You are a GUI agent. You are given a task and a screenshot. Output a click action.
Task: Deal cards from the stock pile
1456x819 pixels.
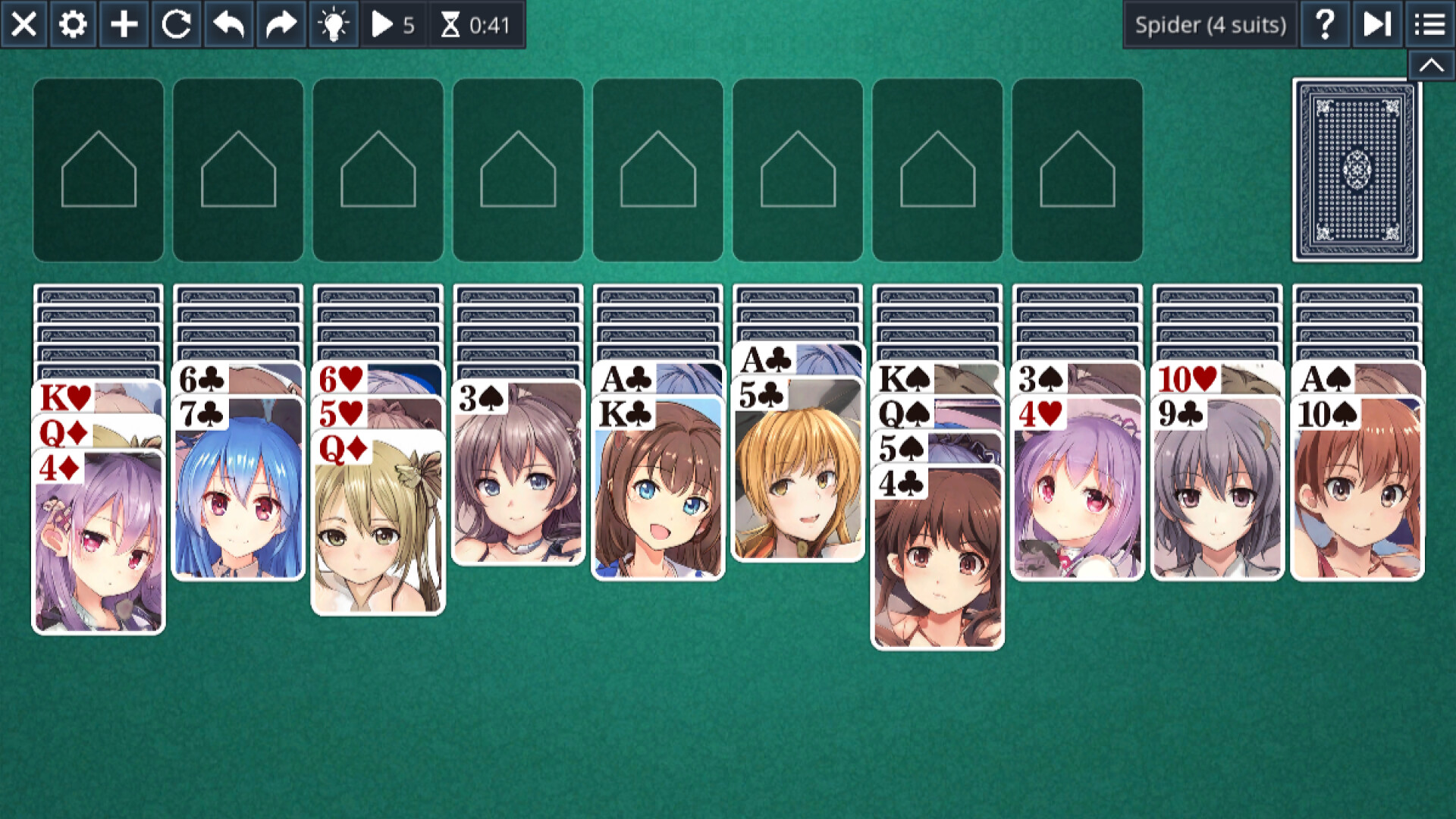coord(1357,170)
